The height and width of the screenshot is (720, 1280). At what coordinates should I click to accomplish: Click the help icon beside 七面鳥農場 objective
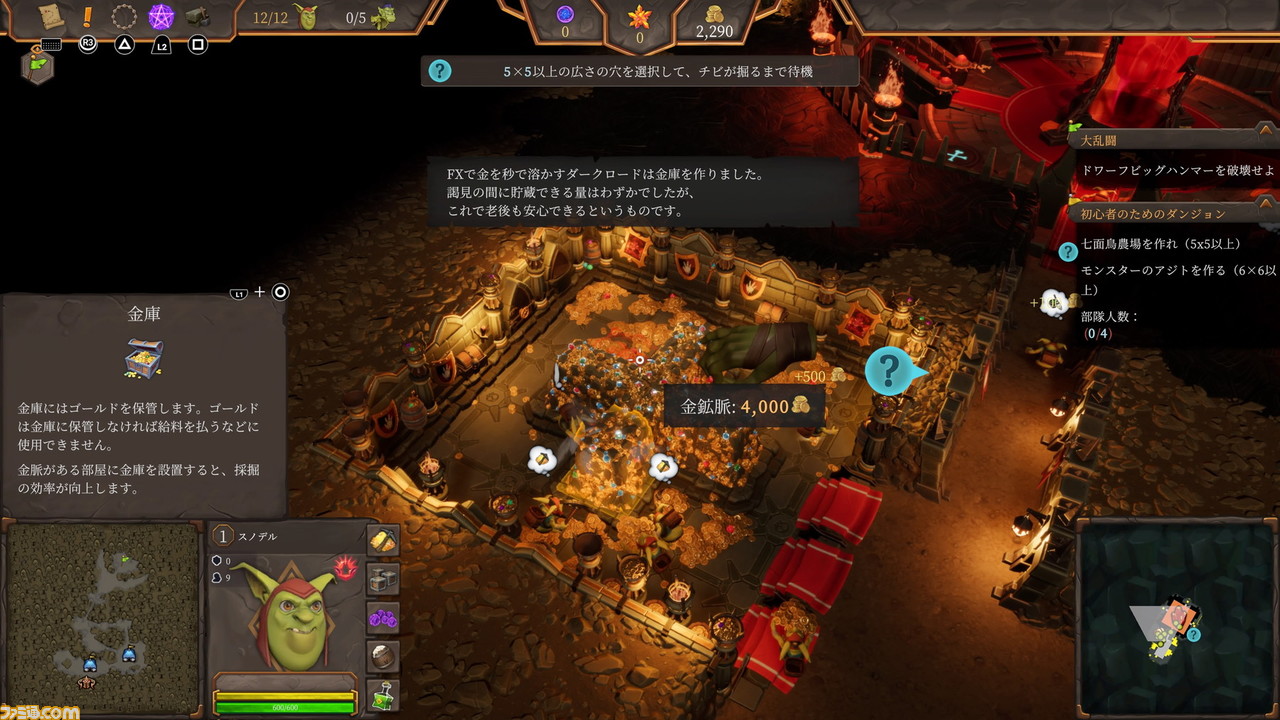click(1068, 251)
